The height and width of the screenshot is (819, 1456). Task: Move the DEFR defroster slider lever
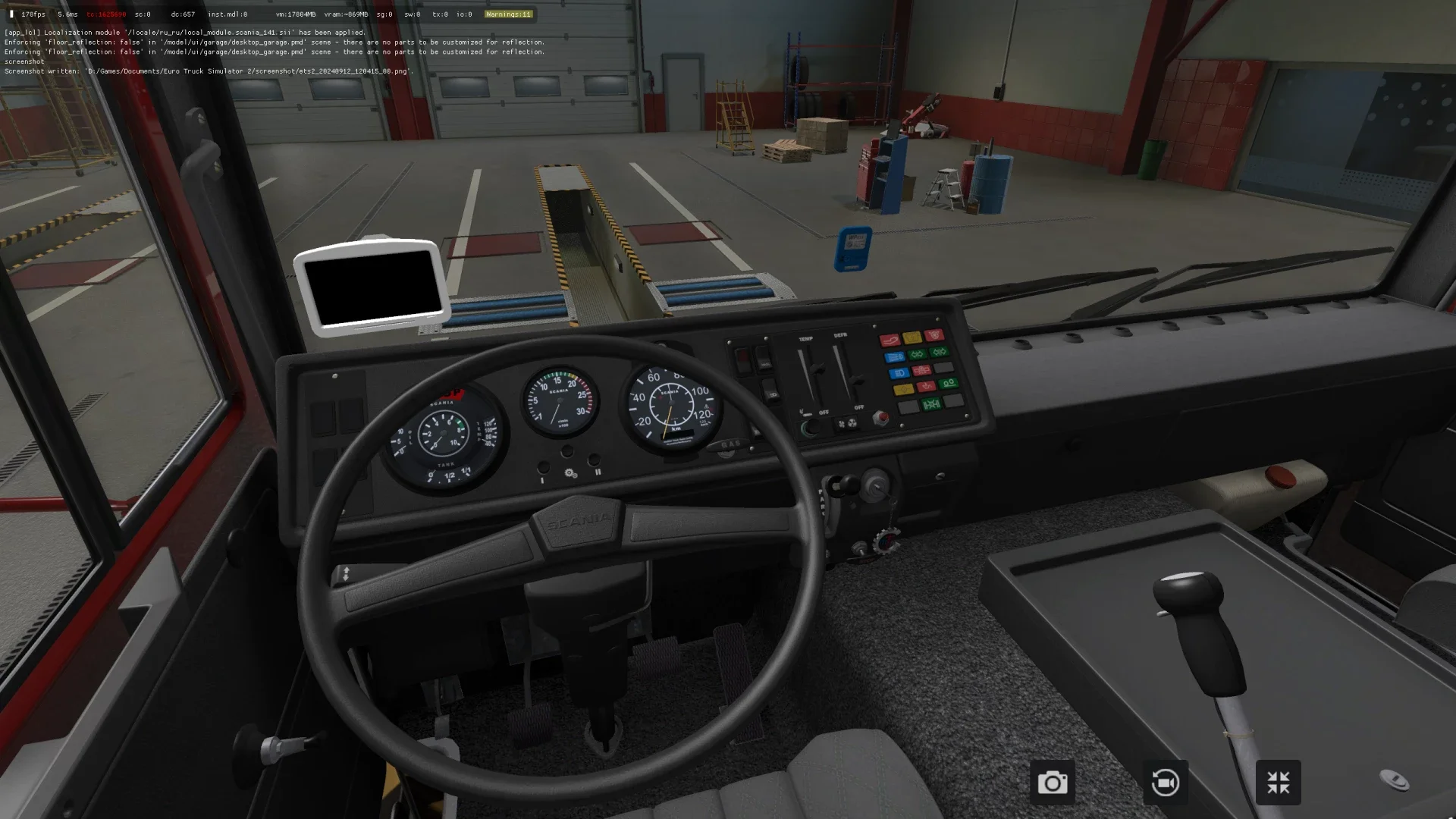click(x=857, y=380)
